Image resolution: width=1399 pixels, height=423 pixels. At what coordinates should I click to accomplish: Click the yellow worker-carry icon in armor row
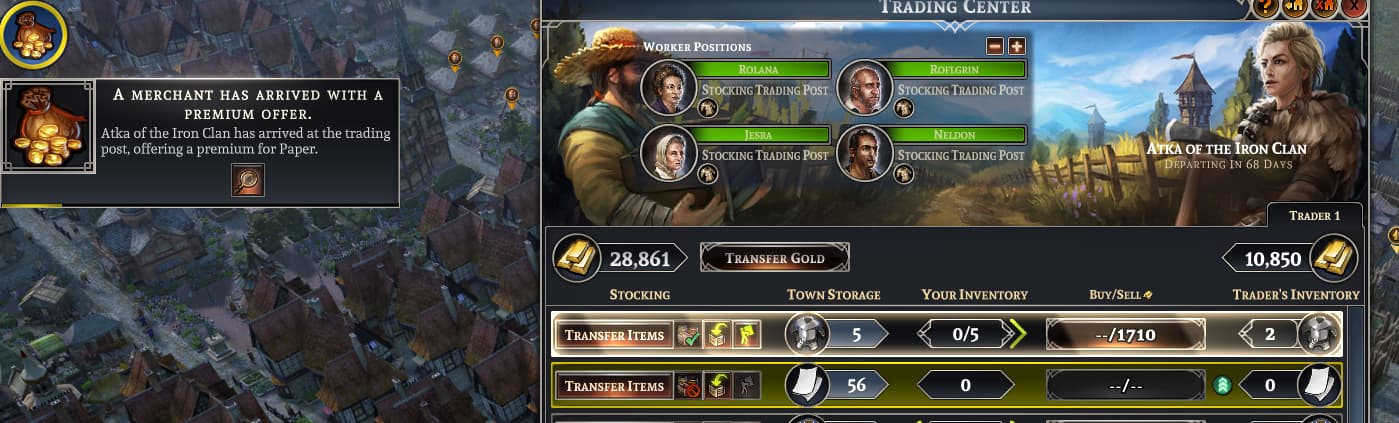click(744, 335)
